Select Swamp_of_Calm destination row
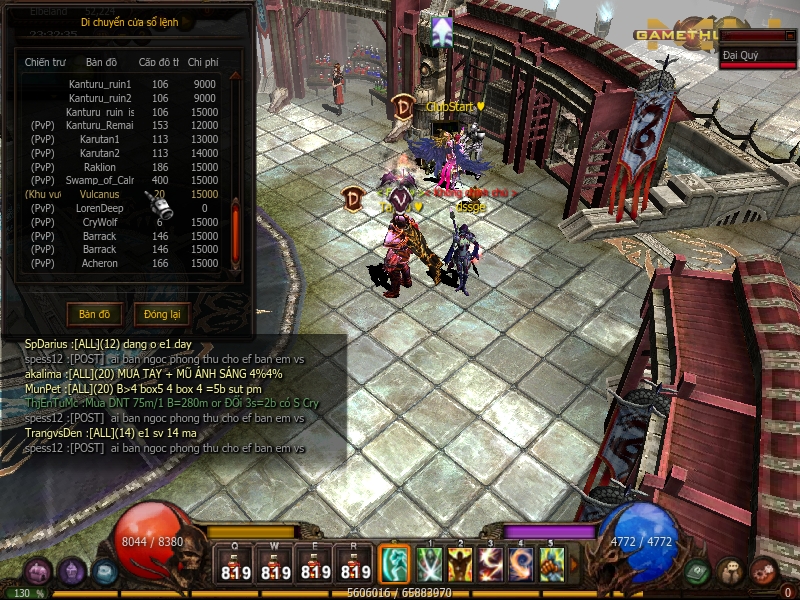Viewport: 800px width, 600px height. (x=100, y=181)
